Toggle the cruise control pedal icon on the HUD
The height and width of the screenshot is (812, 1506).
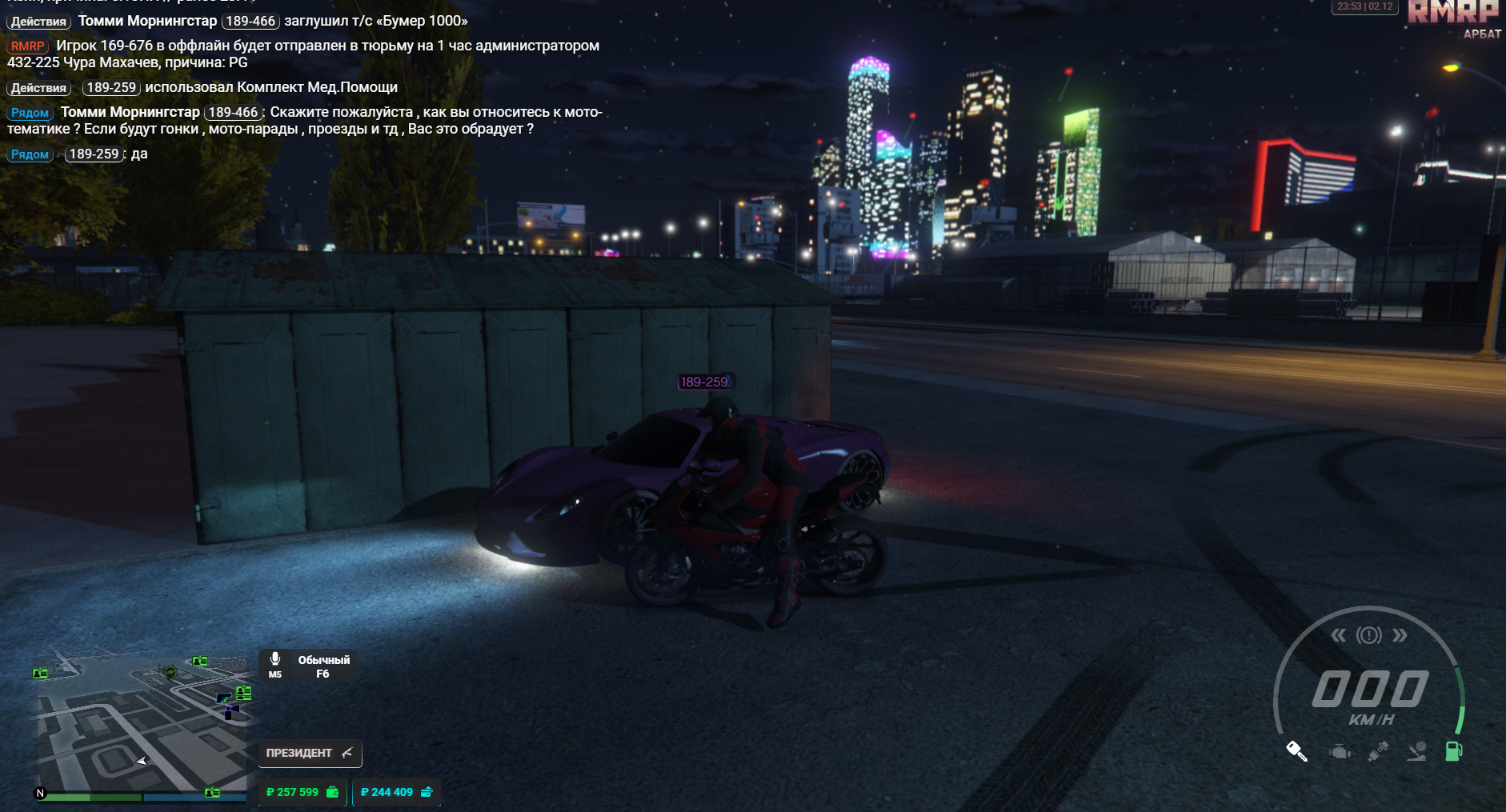(x=1416, y=752)
